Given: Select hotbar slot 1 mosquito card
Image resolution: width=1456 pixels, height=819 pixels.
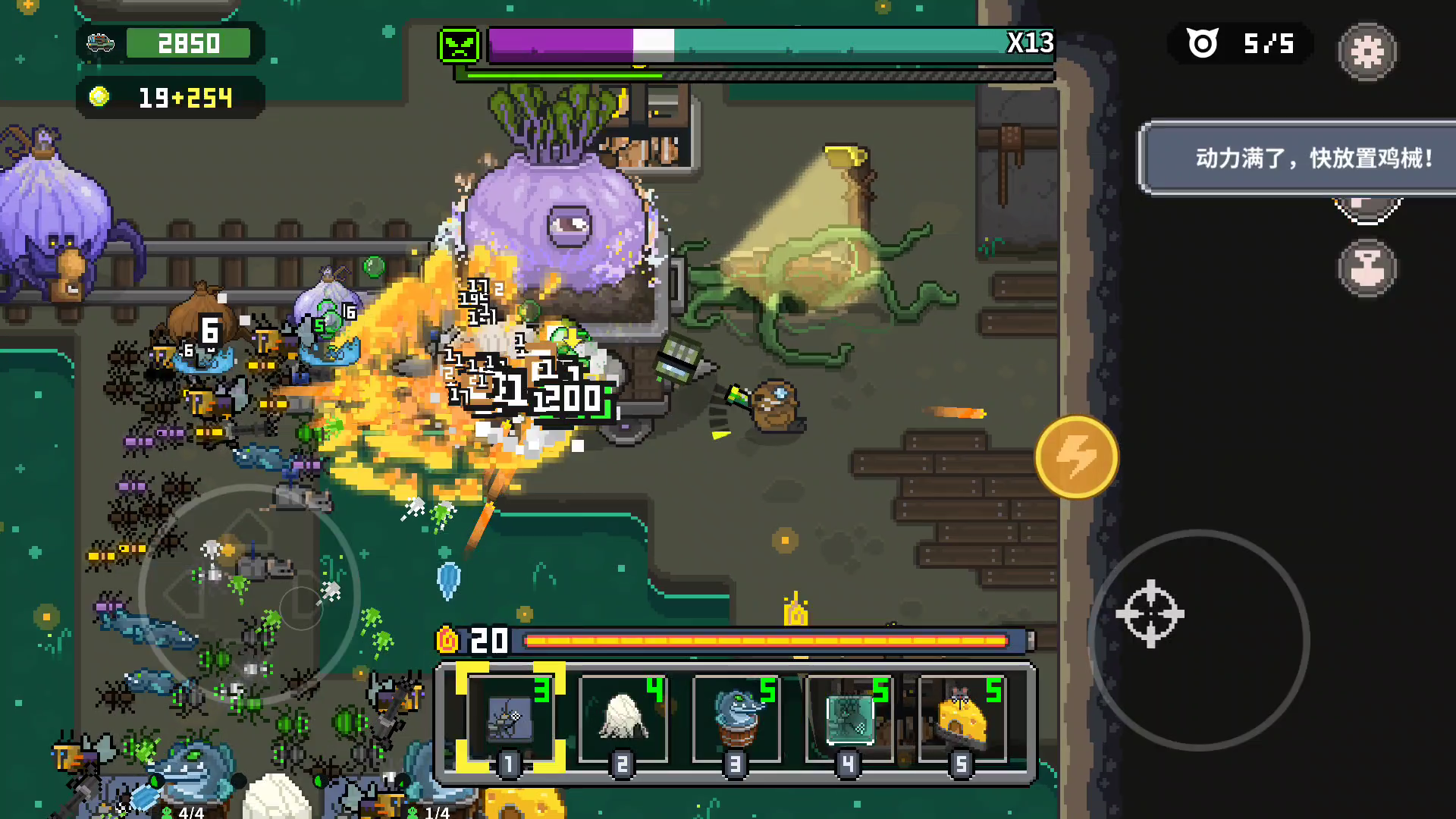Looking at the screenshot, I should 510,719.
